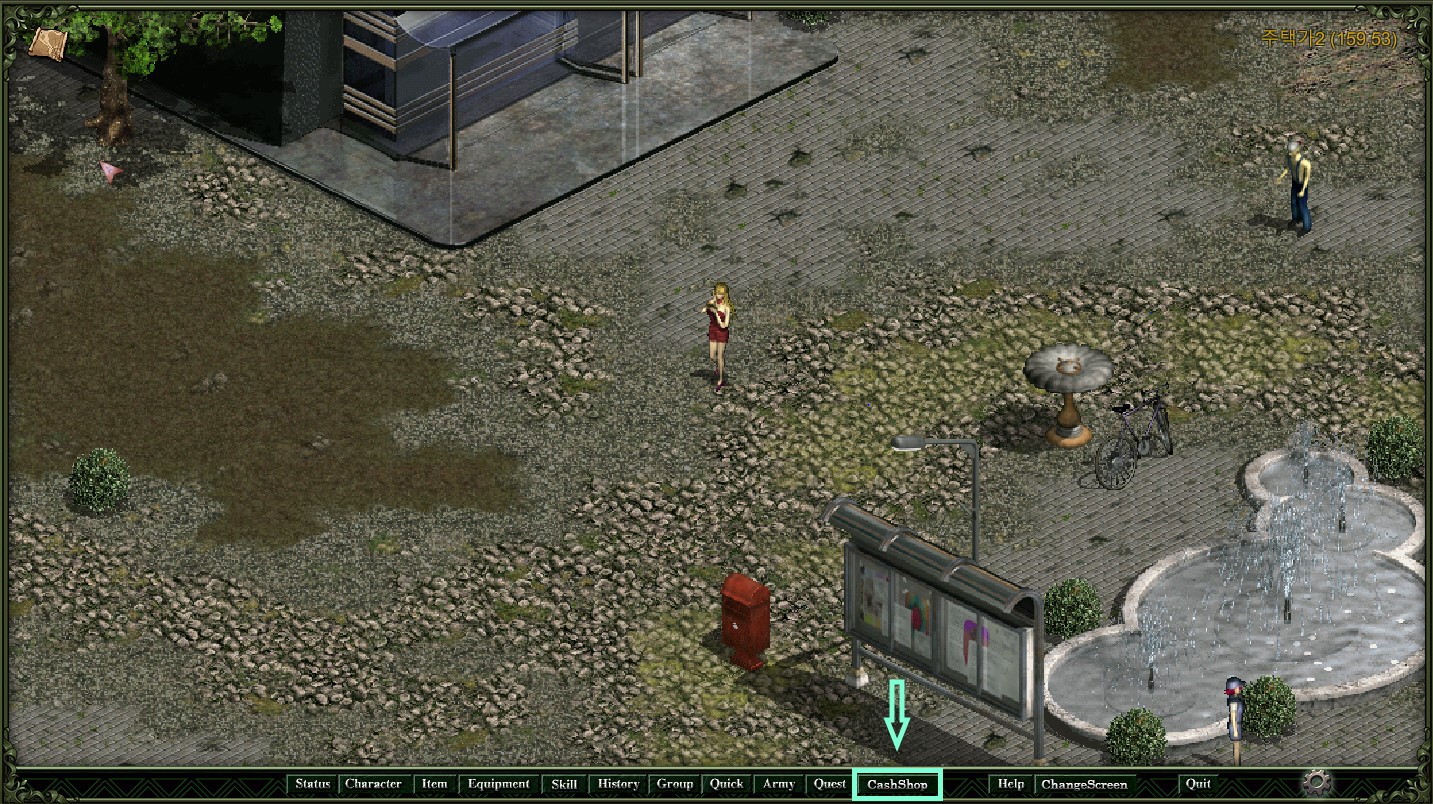Click the ChangeScreen button
The height and width of the screenshot is (804, 1433).
(x=1084, y=784)
